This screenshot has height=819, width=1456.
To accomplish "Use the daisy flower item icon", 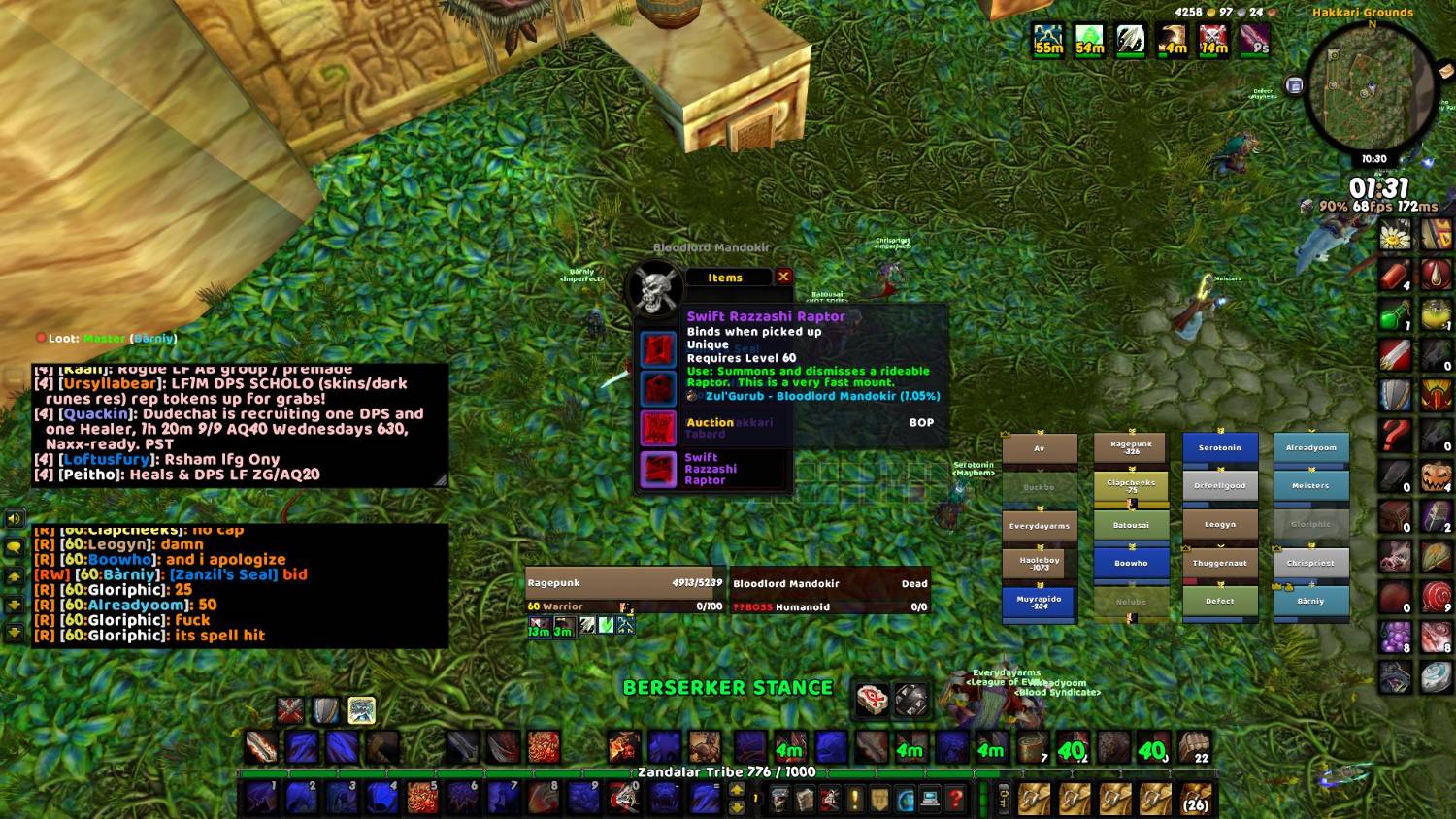I will pyautogui.click(x=1395, y=234).
